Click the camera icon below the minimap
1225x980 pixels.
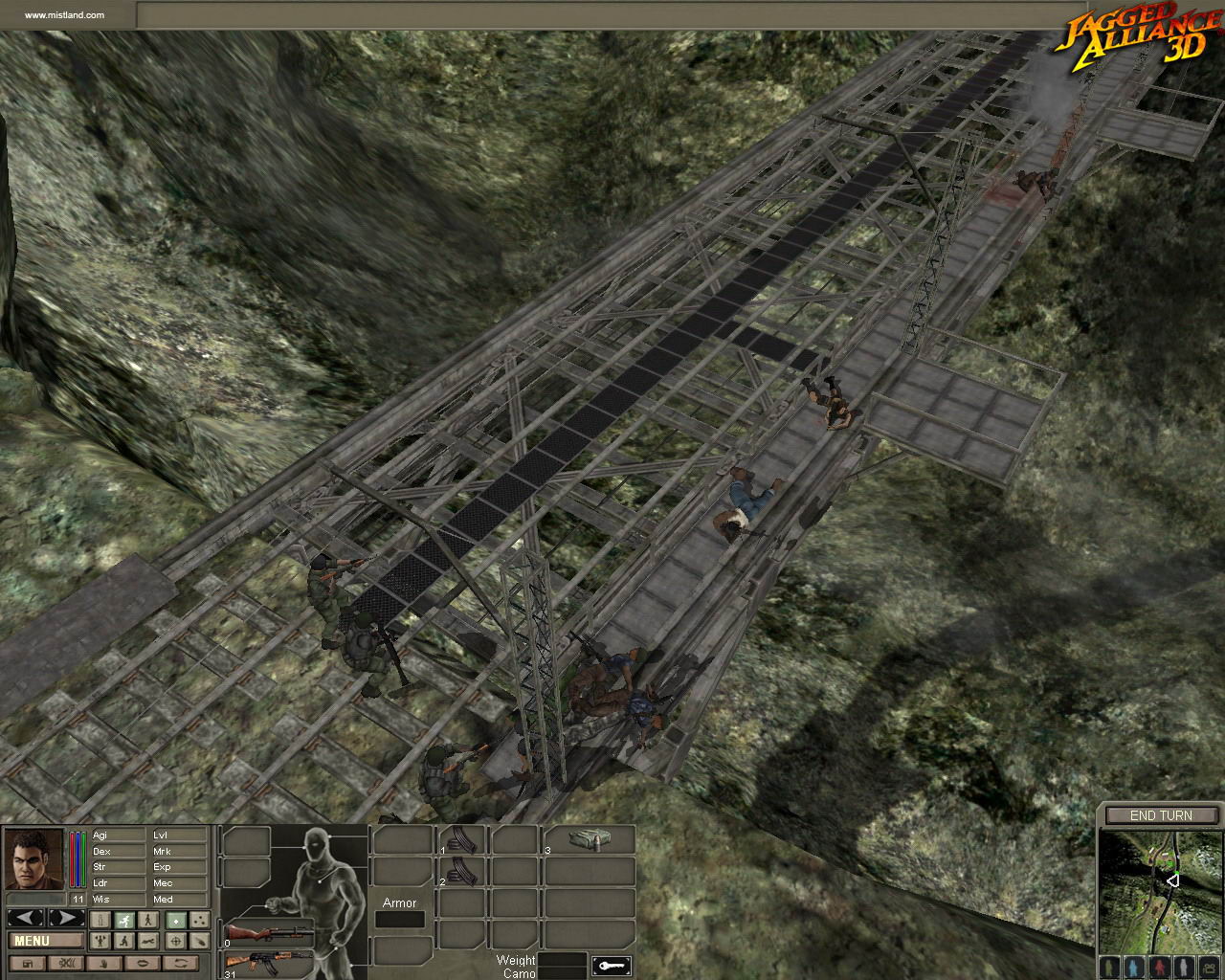click(1209, 965)
